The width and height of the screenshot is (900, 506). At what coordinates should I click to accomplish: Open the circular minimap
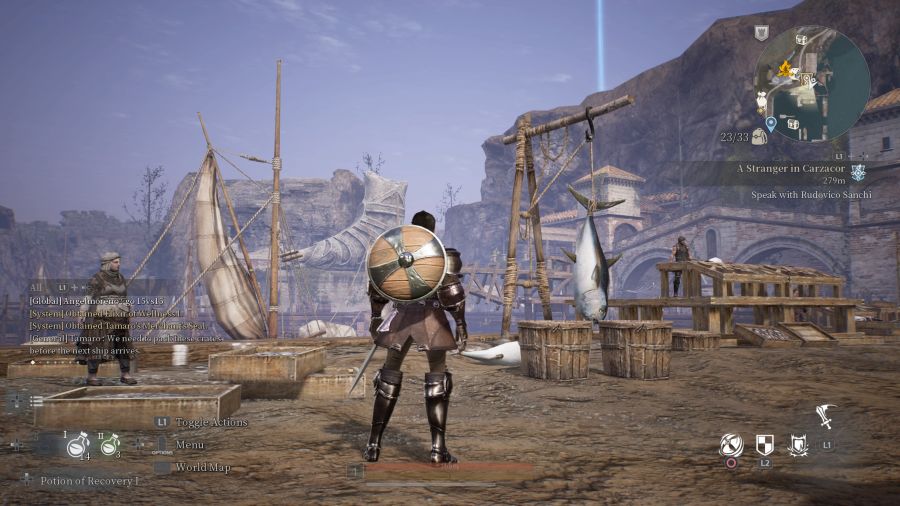(x=811, y=84)
